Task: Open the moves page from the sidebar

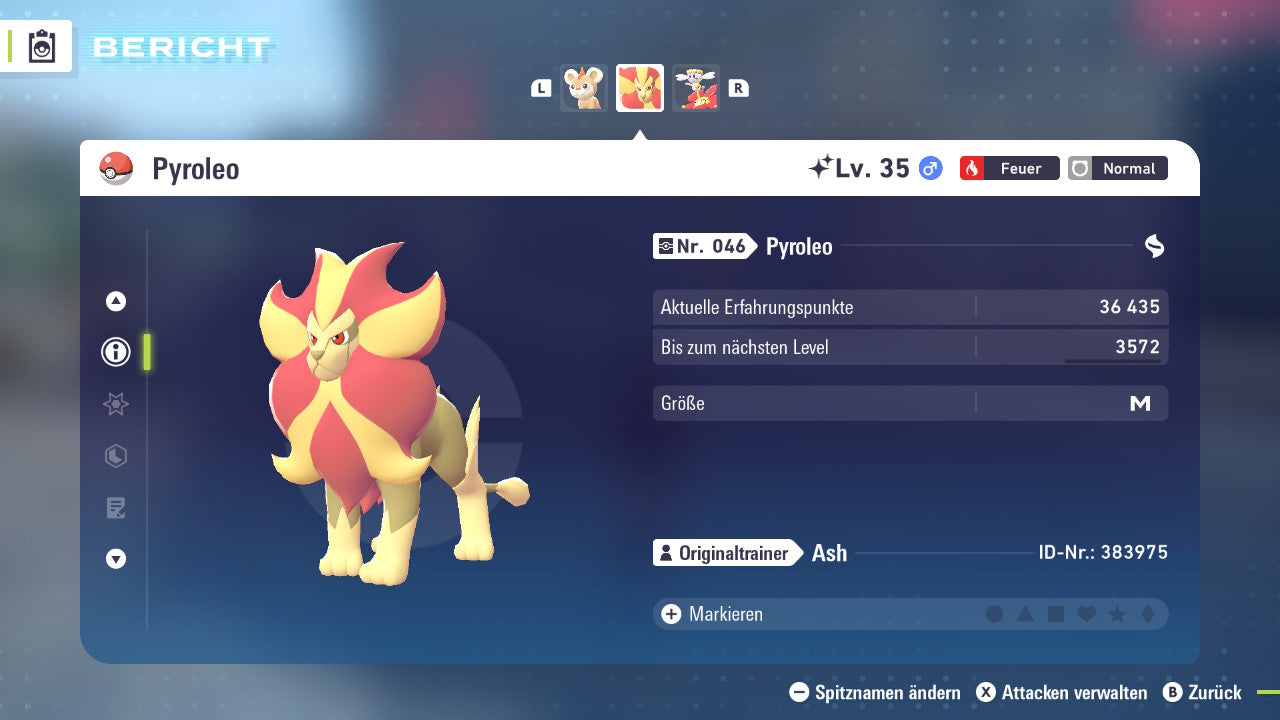Action: click(115, 508)
